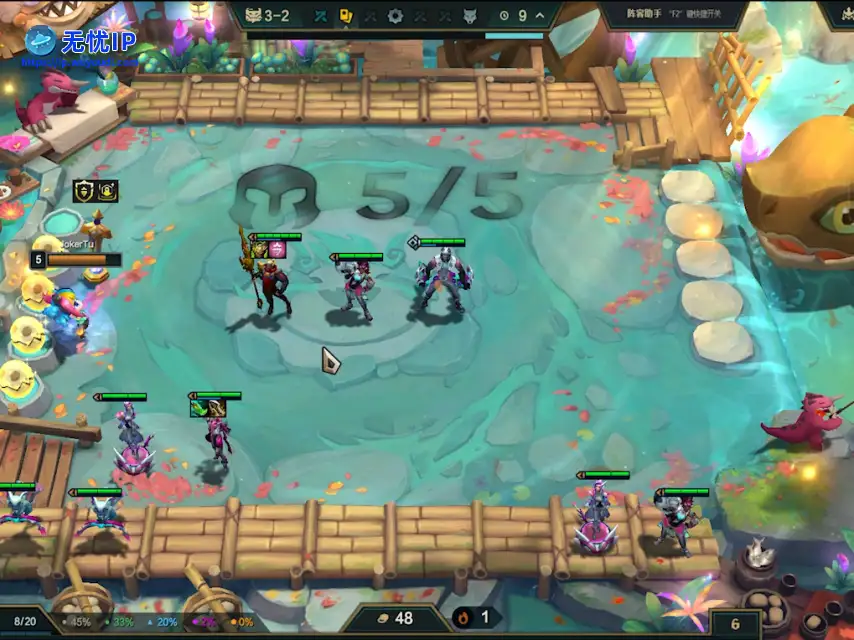The width and height of the screenshot is (854, 640).
Task: Inspect the shield augment icon
Action: click(x=83, y=190)
